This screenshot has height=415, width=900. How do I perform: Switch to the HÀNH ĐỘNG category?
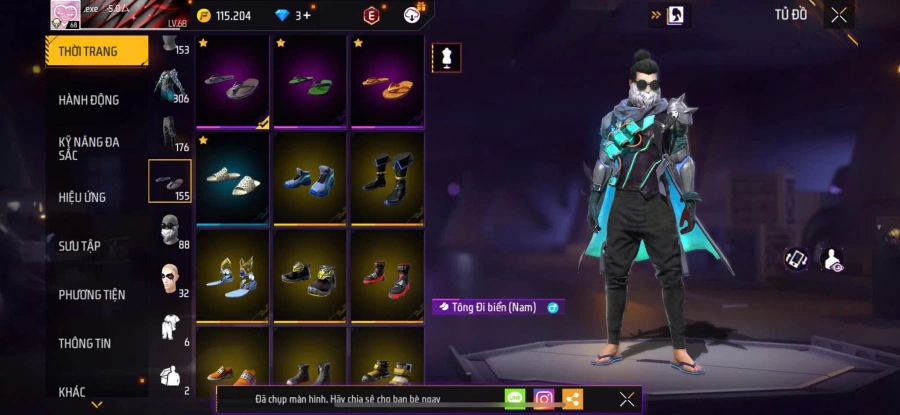89,100
